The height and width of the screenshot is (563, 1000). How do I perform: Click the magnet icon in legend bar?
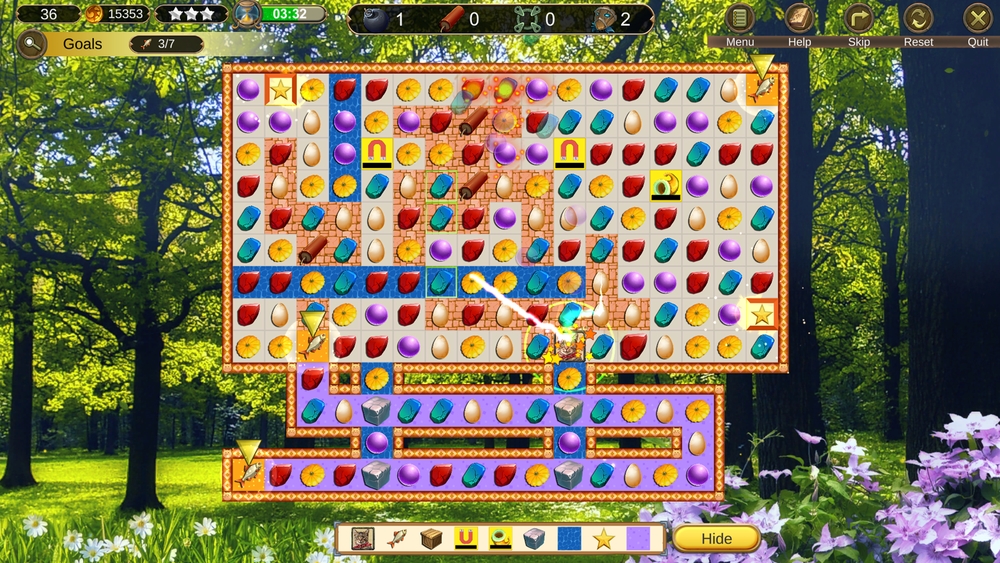[465, 539]
